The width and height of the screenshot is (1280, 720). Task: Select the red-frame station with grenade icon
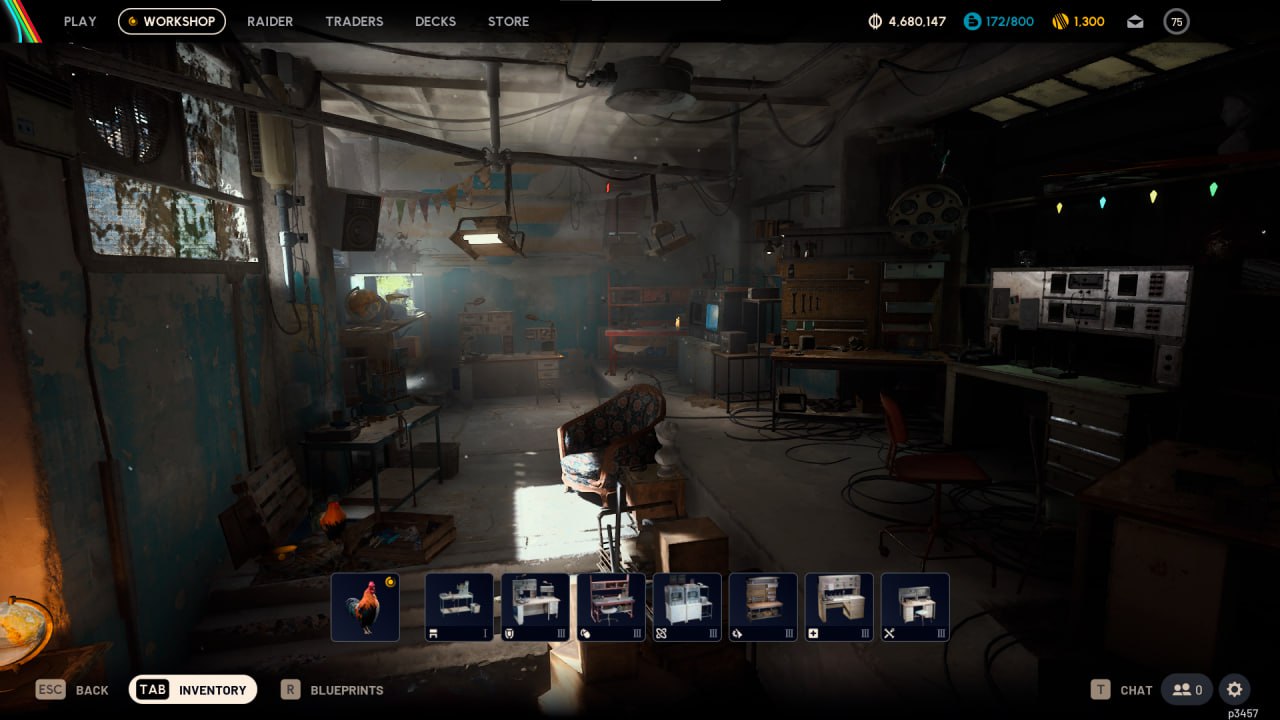point(611,606)
